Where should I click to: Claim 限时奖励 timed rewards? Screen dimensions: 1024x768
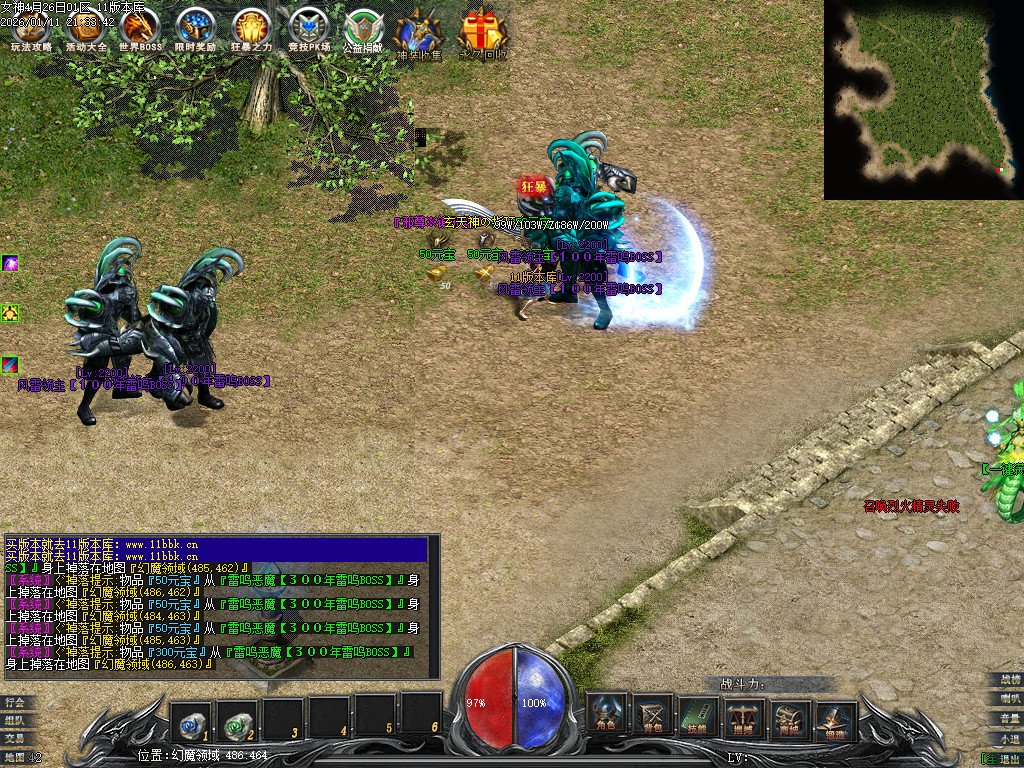click(x=195, y=29)
